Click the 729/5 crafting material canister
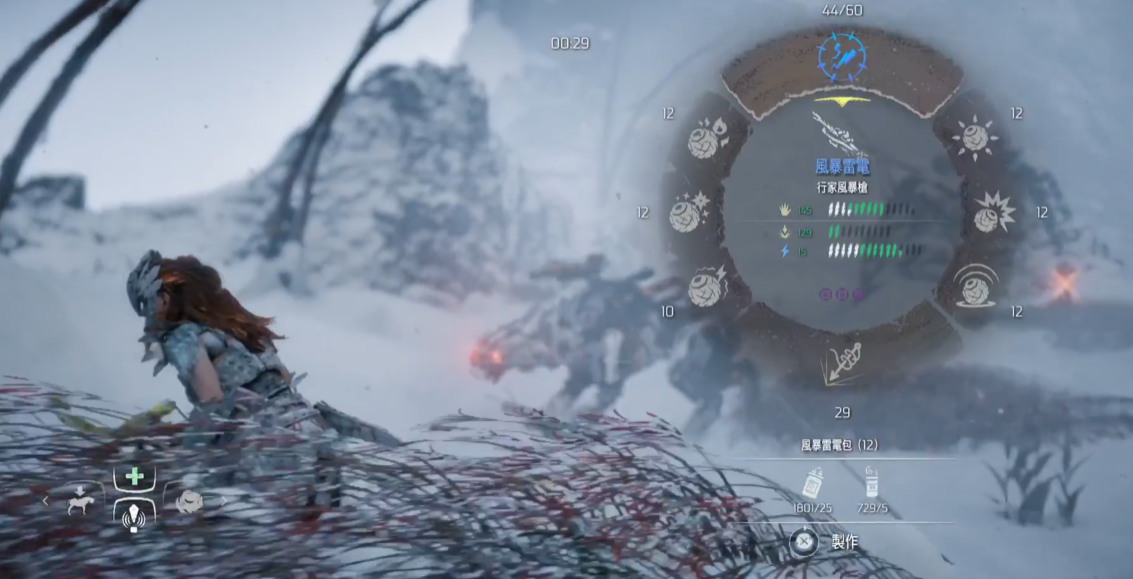The image size is (1133, 579). pos(872,484)
